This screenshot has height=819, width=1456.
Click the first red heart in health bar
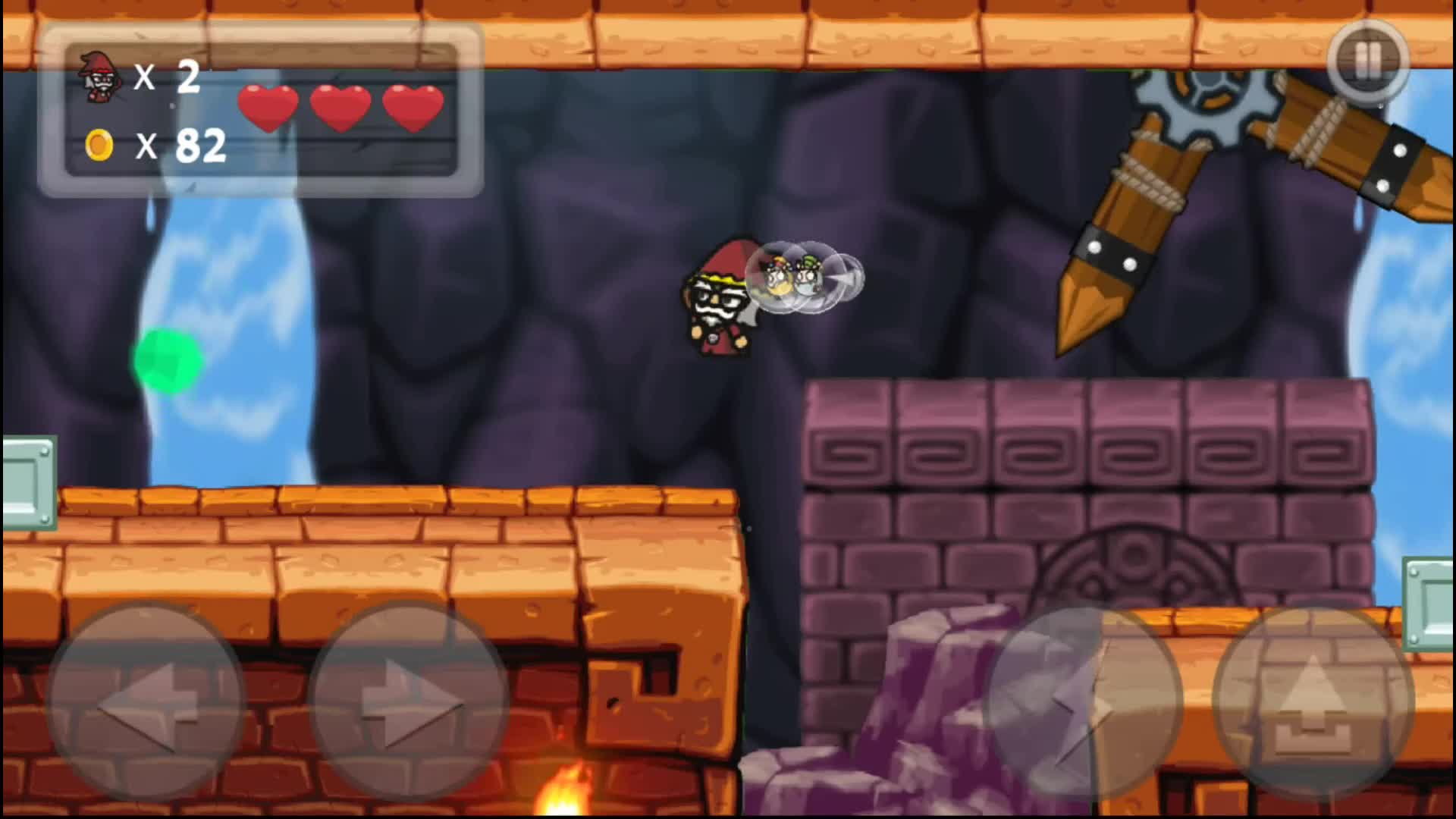(x=269, y=106)
